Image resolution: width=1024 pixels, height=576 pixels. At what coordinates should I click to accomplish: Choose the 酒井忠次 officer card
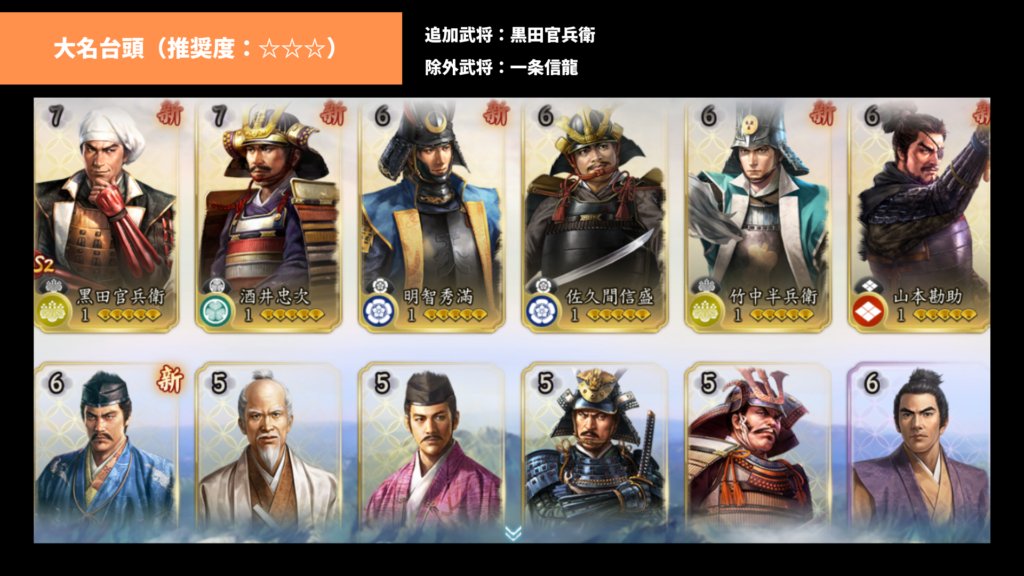click(x=270, y=215)
